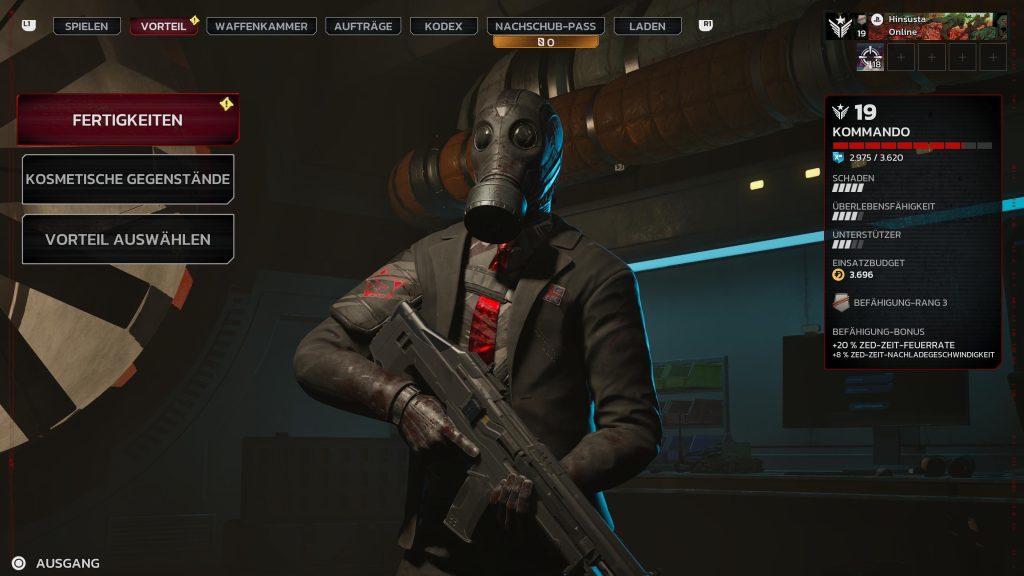The image size is (1024, 576).
Task: Open the Vorteil tab
Action: click(x=163, y=26)
